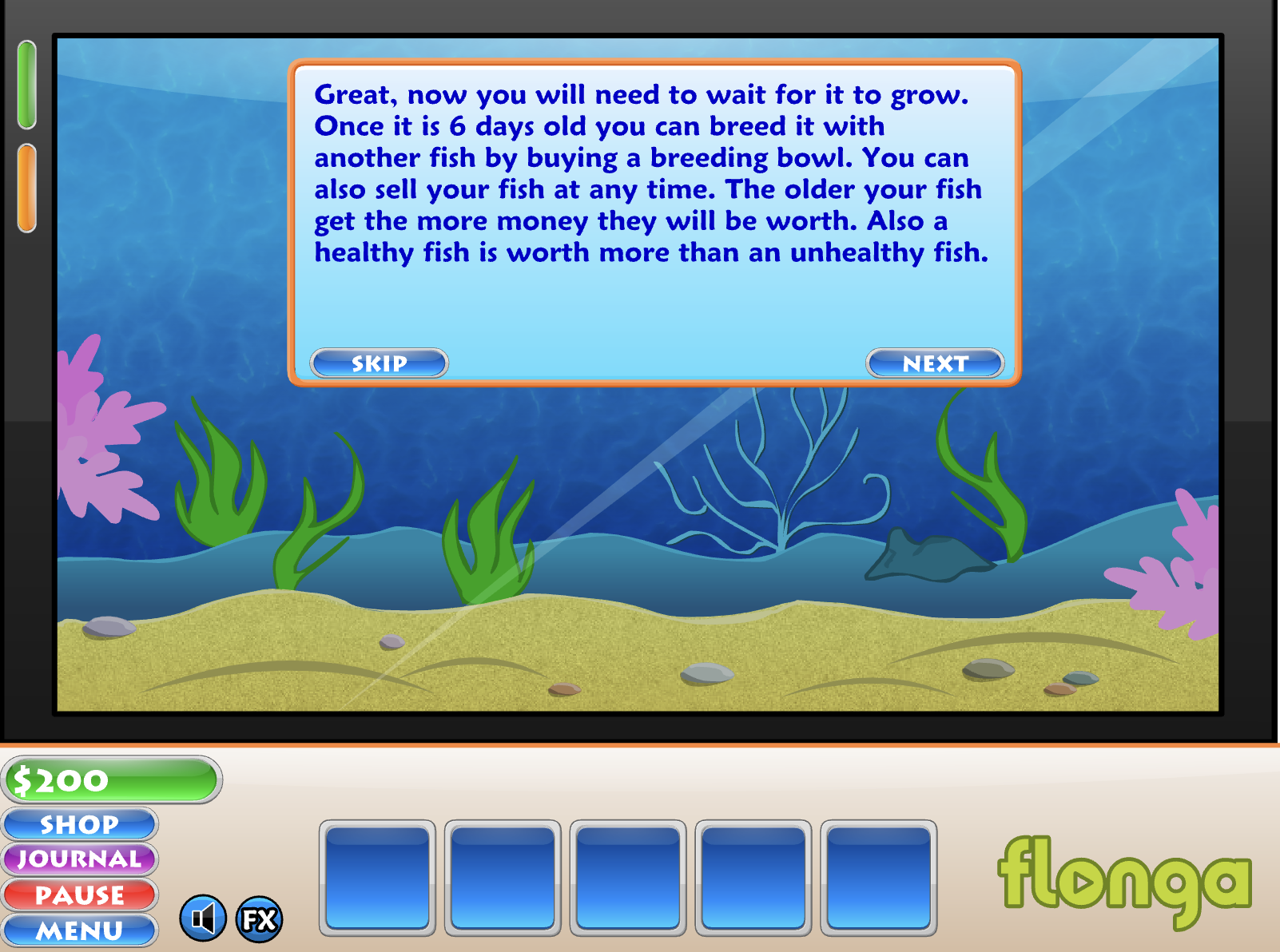Image resolution: width=1280 pixels, height=952 pixels.
Task: Continue to the next tutorial message
Action: point(935,363)
